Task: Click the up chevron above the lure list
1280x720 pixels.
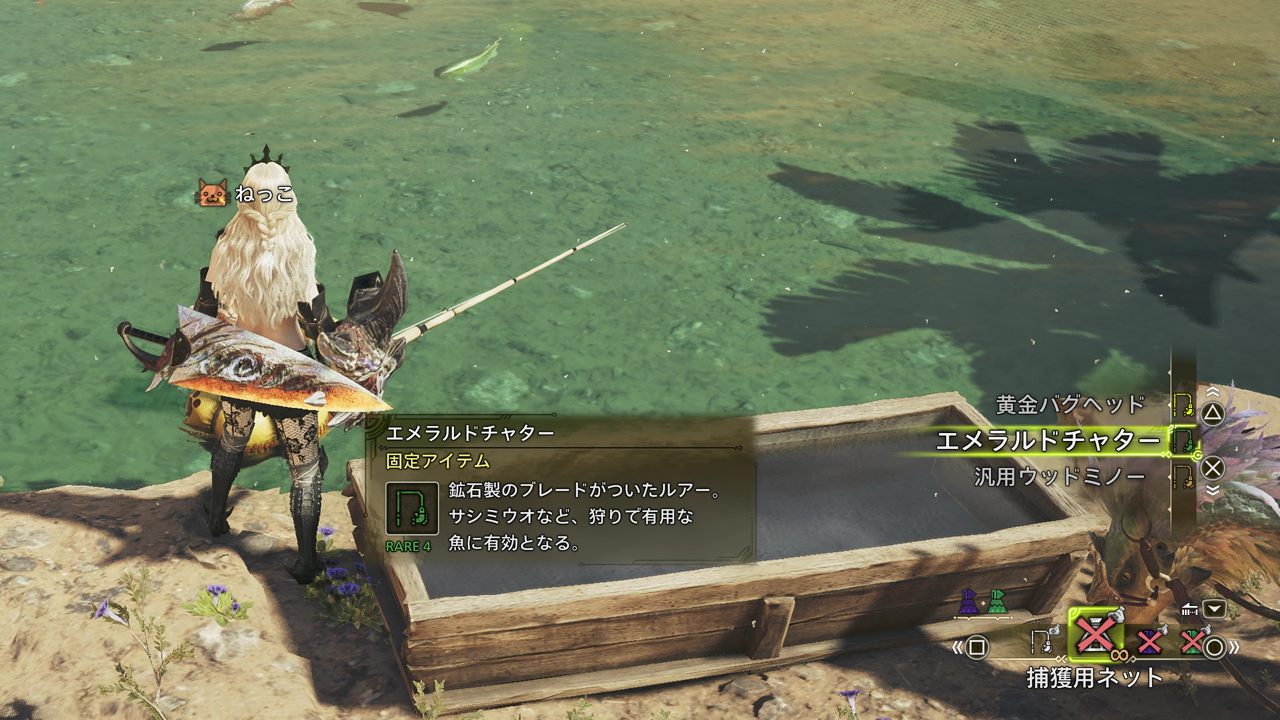Action: 1212,391
